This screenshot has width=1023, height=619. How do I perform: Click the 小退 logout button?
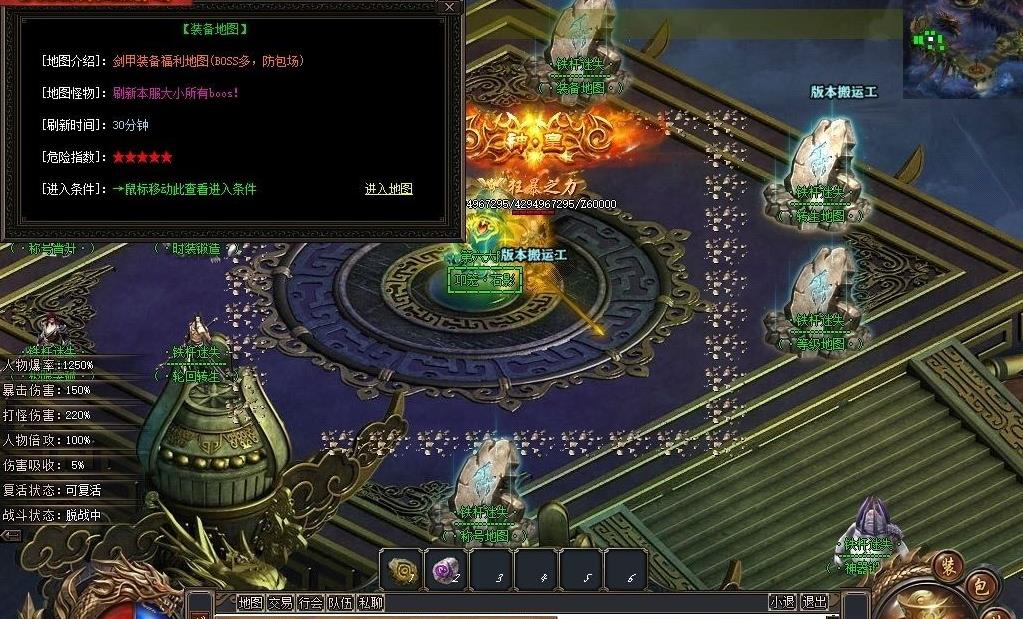pyautogui.click(x=782, y=602)
